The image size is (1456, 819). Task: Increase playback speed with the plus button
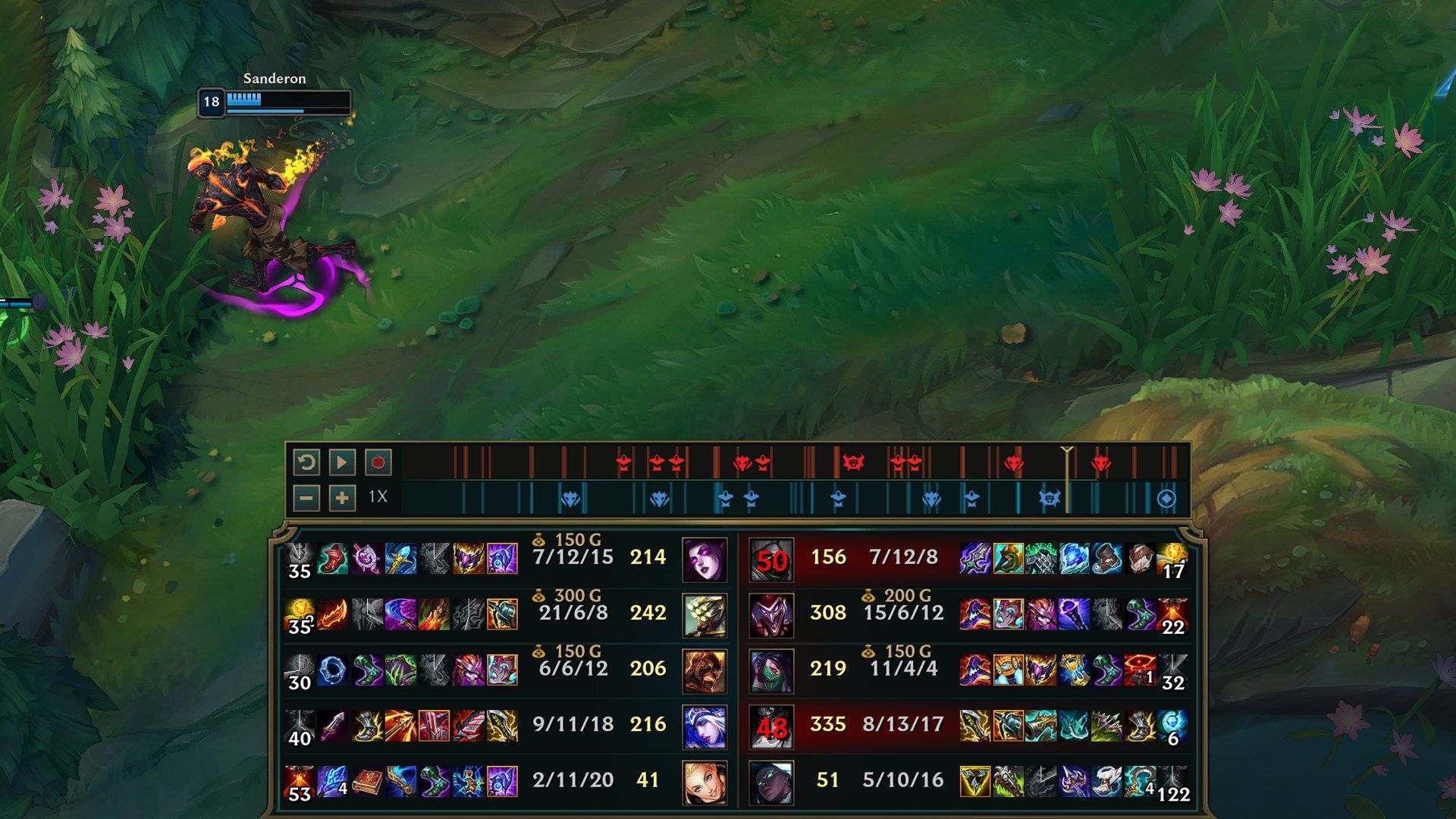342,500
